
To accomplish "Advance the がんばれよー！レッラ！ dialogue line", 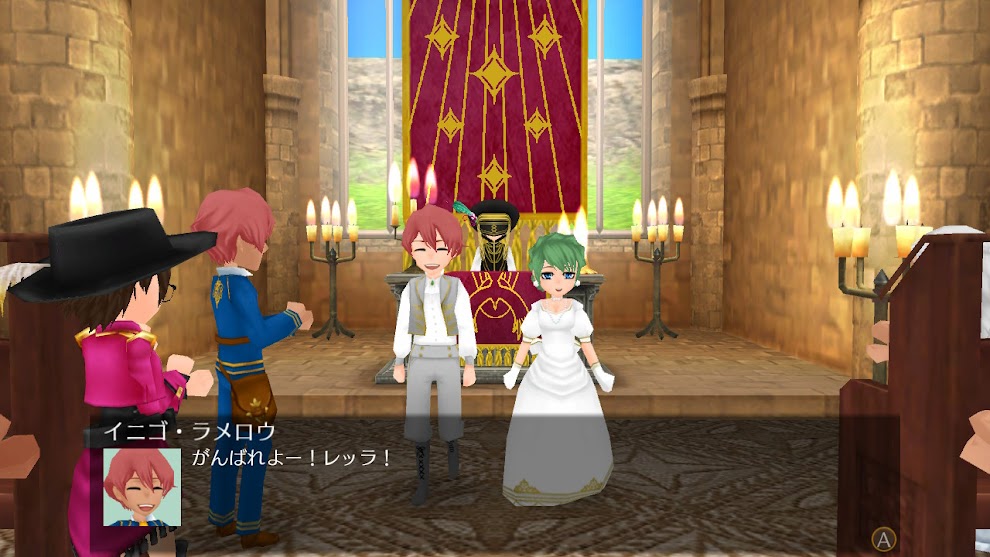I will [x=882, y=540].
